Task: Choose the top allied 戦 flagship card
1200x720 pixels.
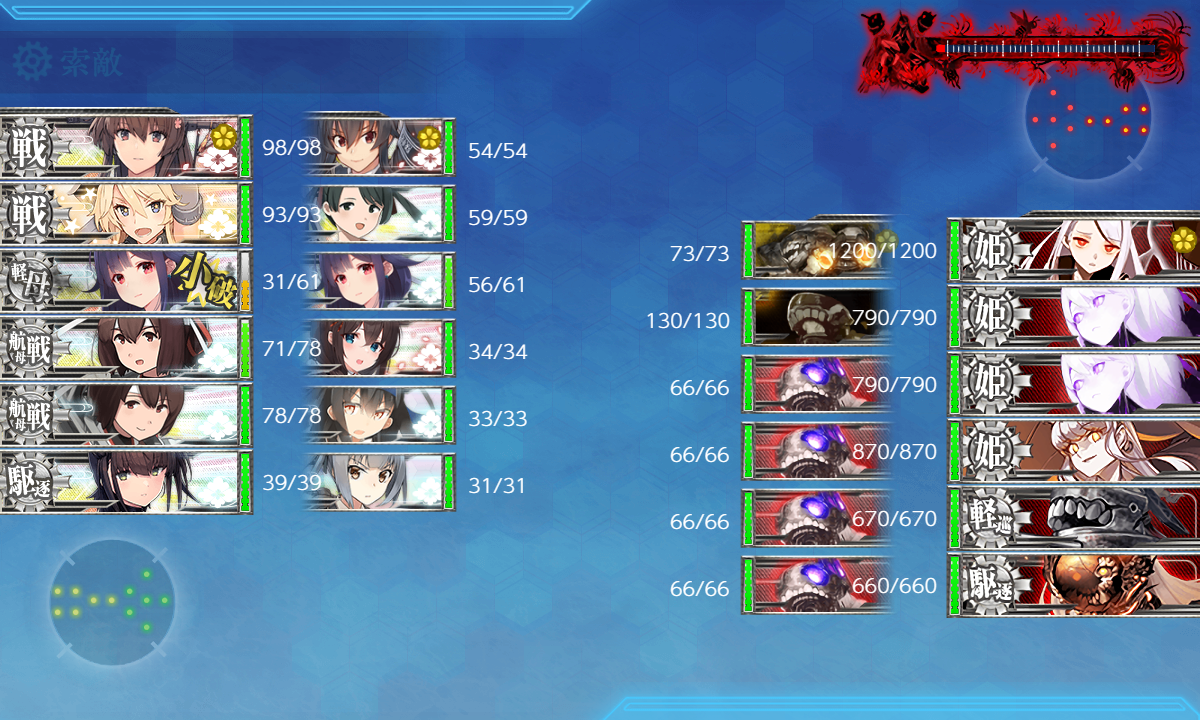Action: tap(125, 147)
